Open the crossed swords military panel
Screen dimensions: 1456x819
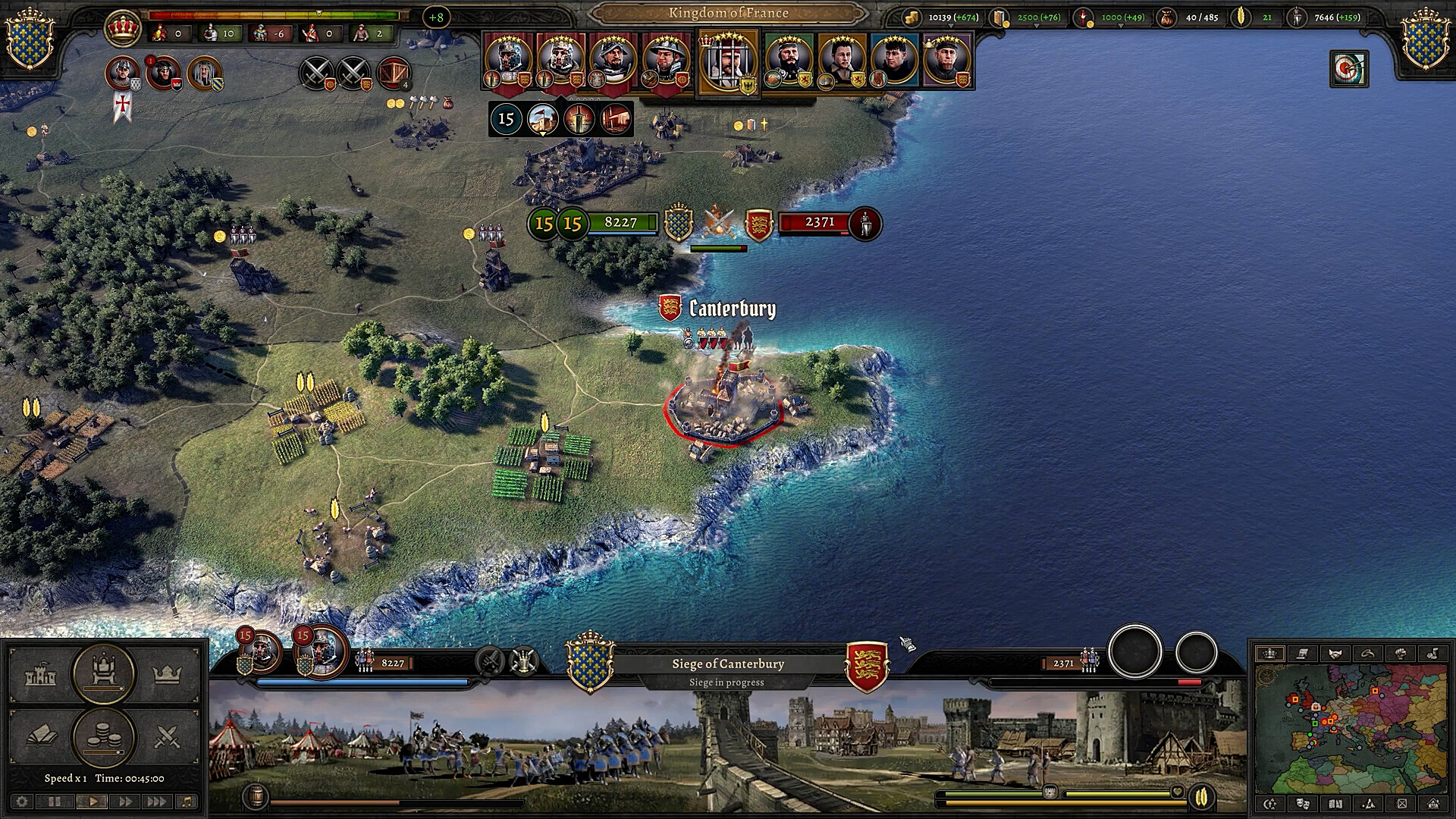pos(167,736)
